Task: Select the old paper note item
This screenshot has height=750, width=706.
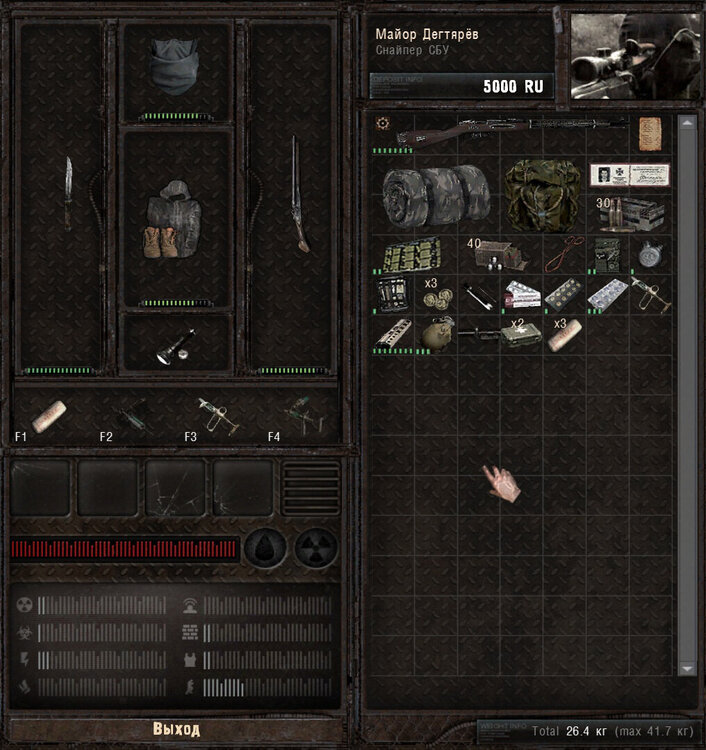Action: point(650,133)
